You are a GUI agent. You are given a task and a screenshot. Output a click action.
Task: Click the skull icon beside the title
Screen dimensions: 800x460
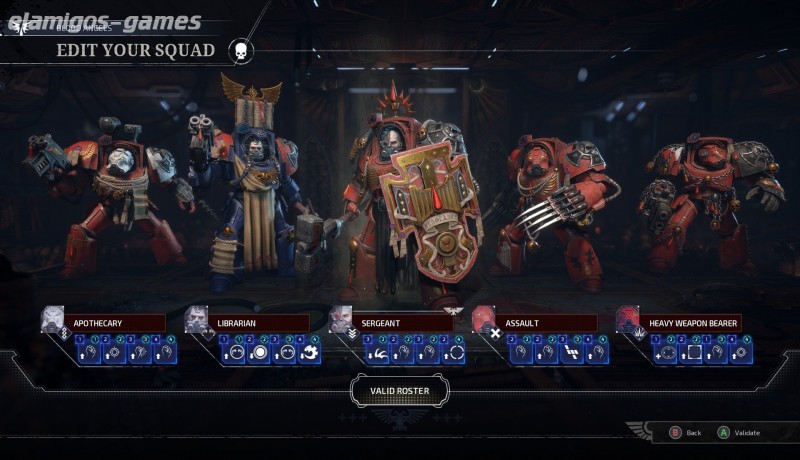(241, 50)
